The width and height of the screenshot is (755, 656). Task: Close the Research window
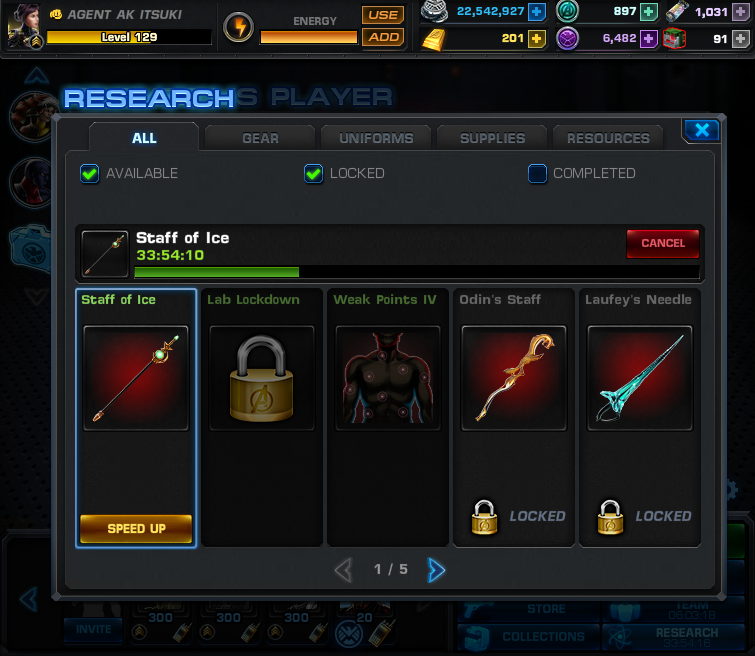pos(702,130)
